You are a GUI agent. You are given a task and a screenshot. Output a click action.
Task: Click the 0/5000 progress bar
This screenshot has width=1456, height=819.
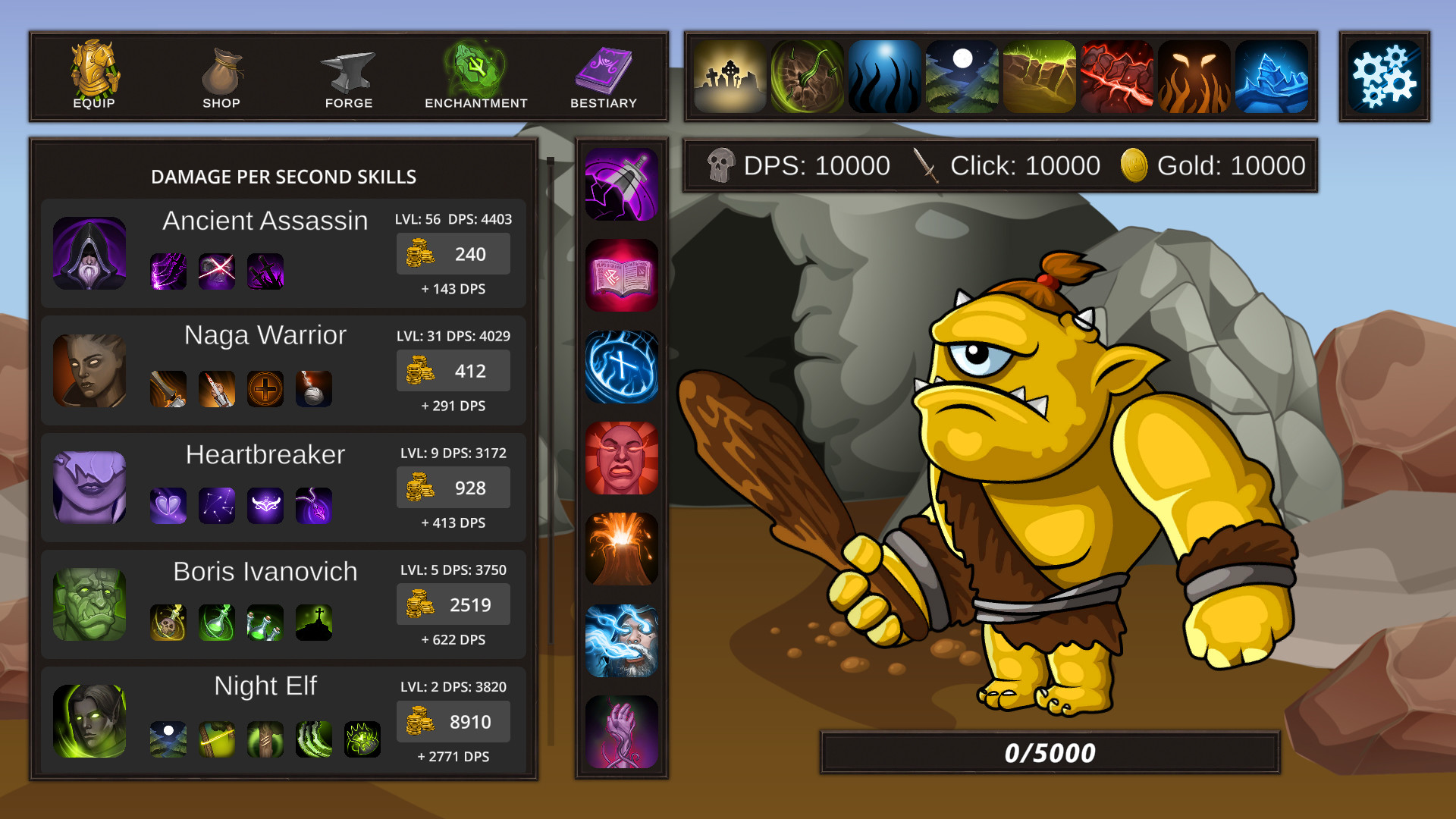coord(1049,752)
